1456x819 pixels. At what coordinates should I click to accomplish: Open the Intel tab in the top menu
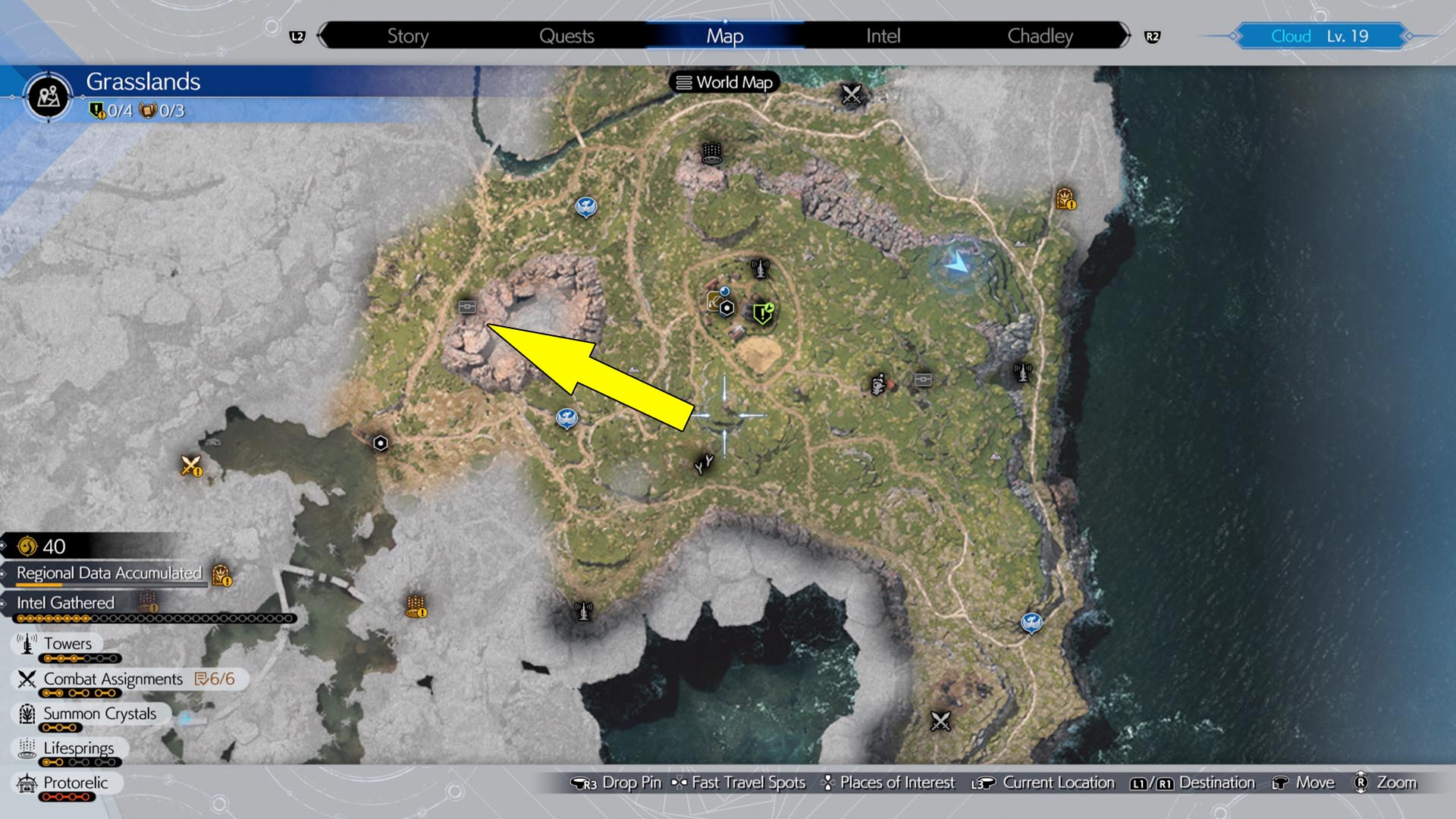point(883,35)
